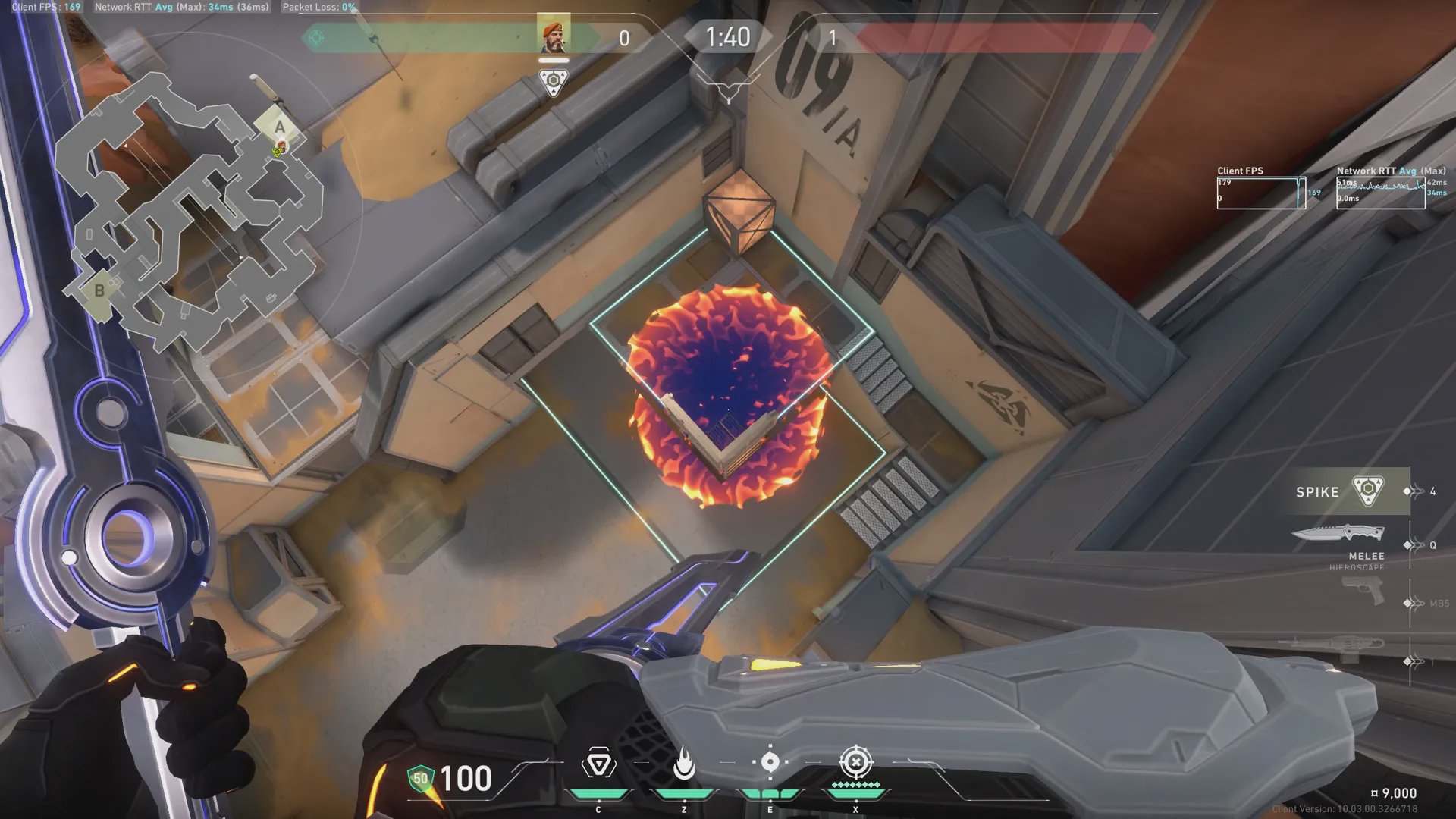The width and height of the screenshot is (1456, 819).
Task: Select the greyed-out primary rifle slot
Action: [x=1335, y=648]
